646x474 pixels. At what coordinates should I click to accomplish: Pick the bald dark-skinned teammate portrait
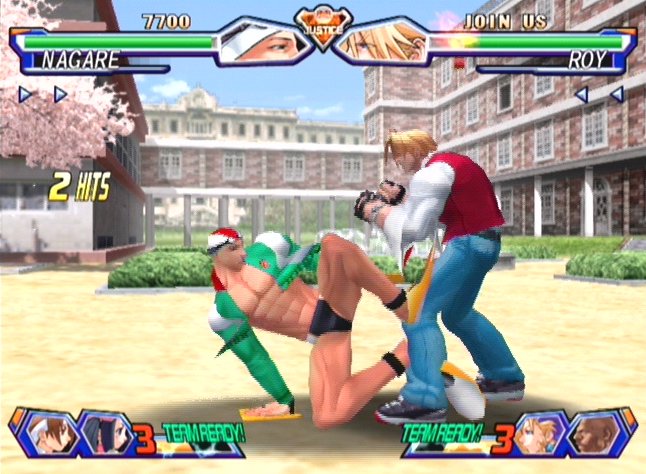pos(598,433)
